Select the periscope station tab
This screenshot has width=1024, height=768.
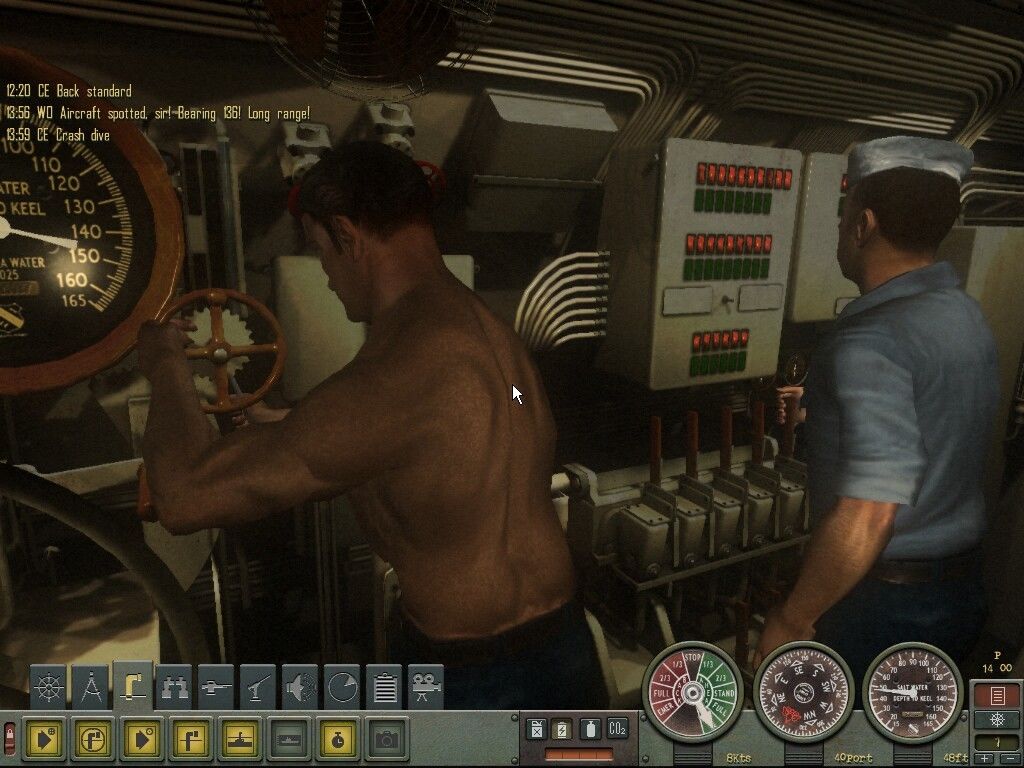133,685
